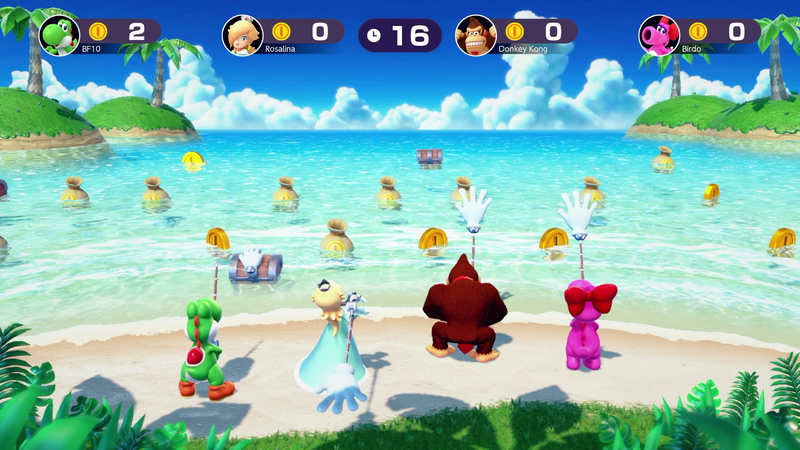Choose the Donkey Kong player portrait
800x450 pixels.
pos(476,35)
